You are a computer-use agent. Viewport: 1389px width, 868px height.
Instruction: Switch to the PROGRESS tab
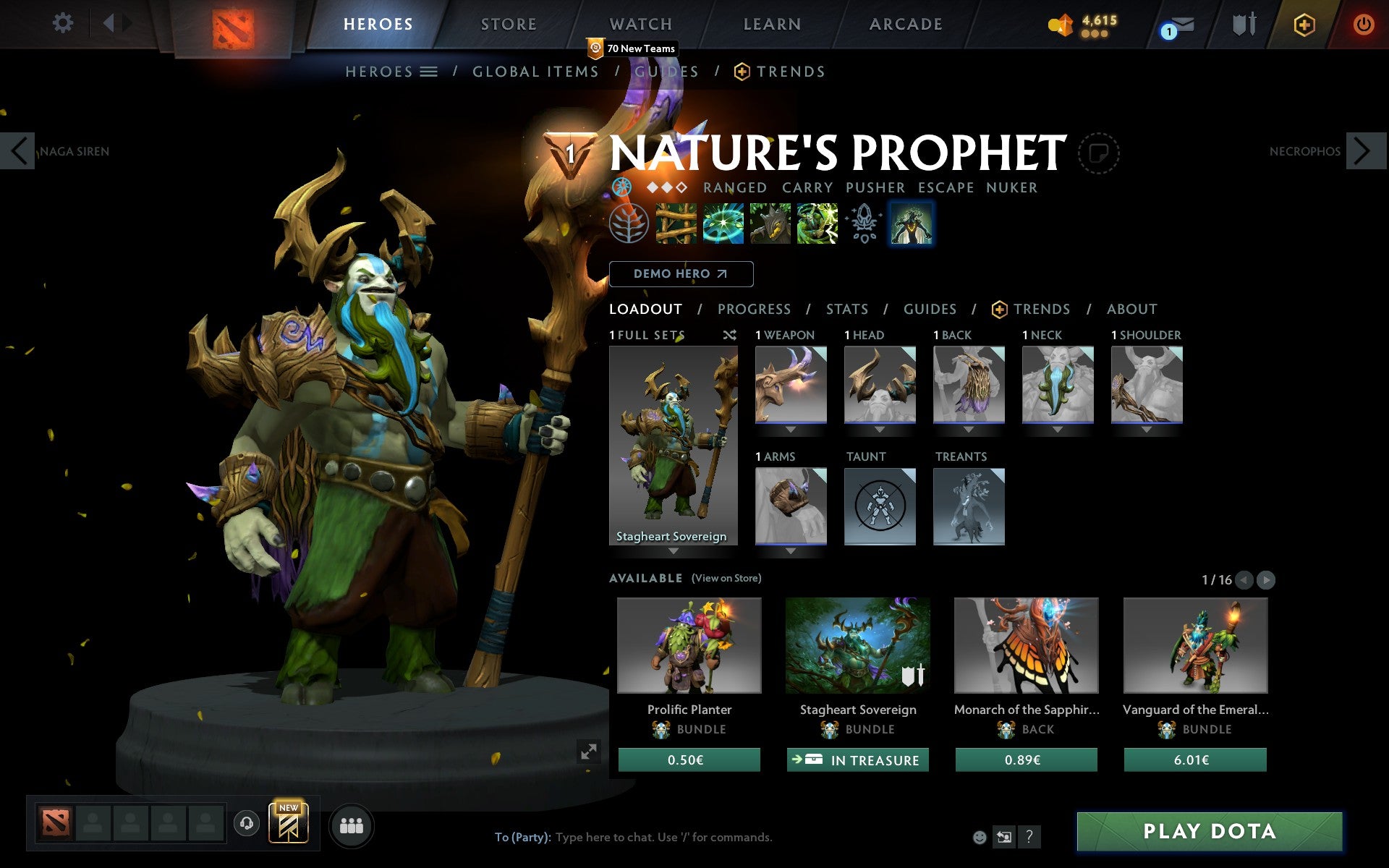pyautogui.click(x=754, y=309)
